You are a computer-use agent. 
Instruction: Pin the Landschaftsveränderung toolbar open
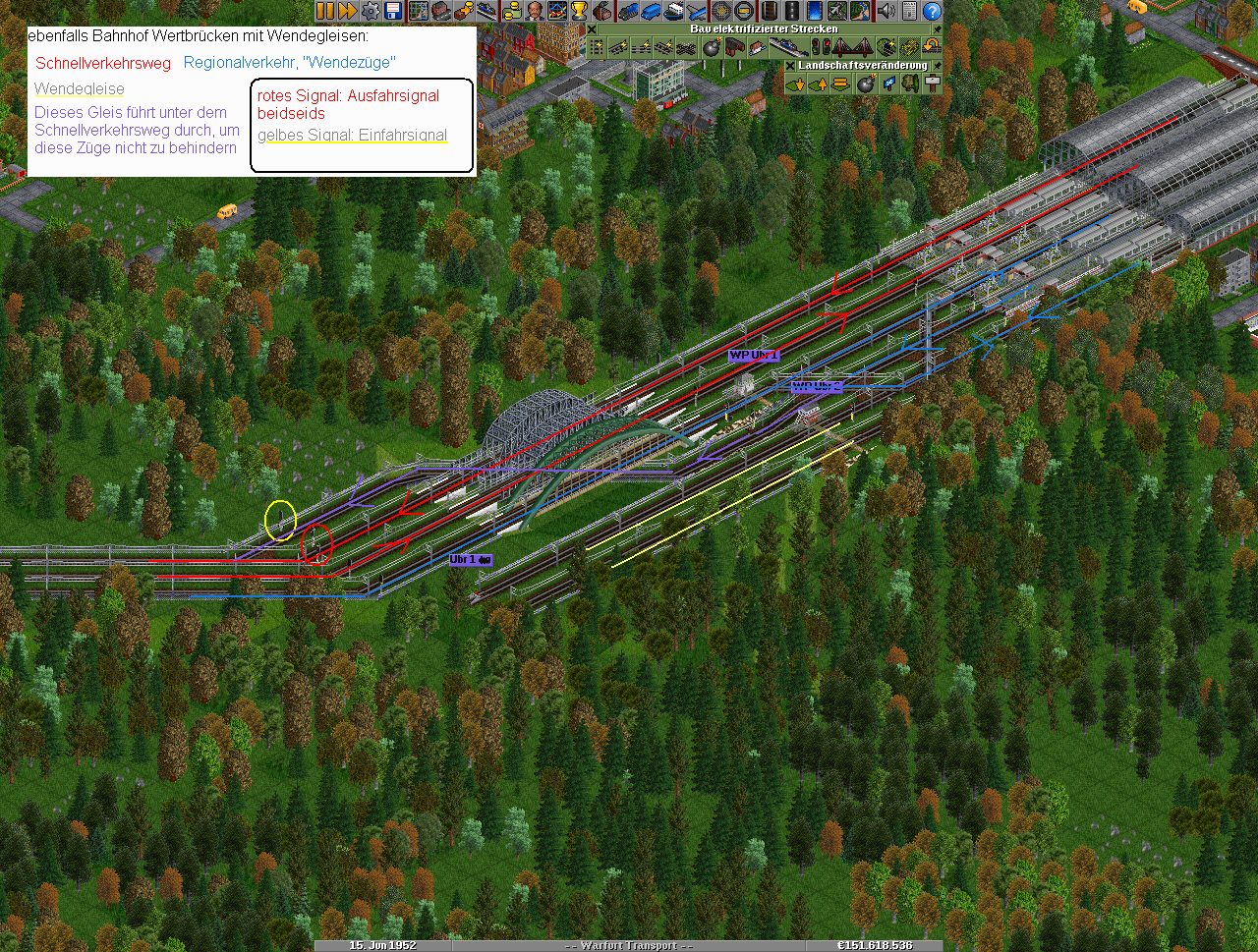pyautogui.click(x=936, y=66)
